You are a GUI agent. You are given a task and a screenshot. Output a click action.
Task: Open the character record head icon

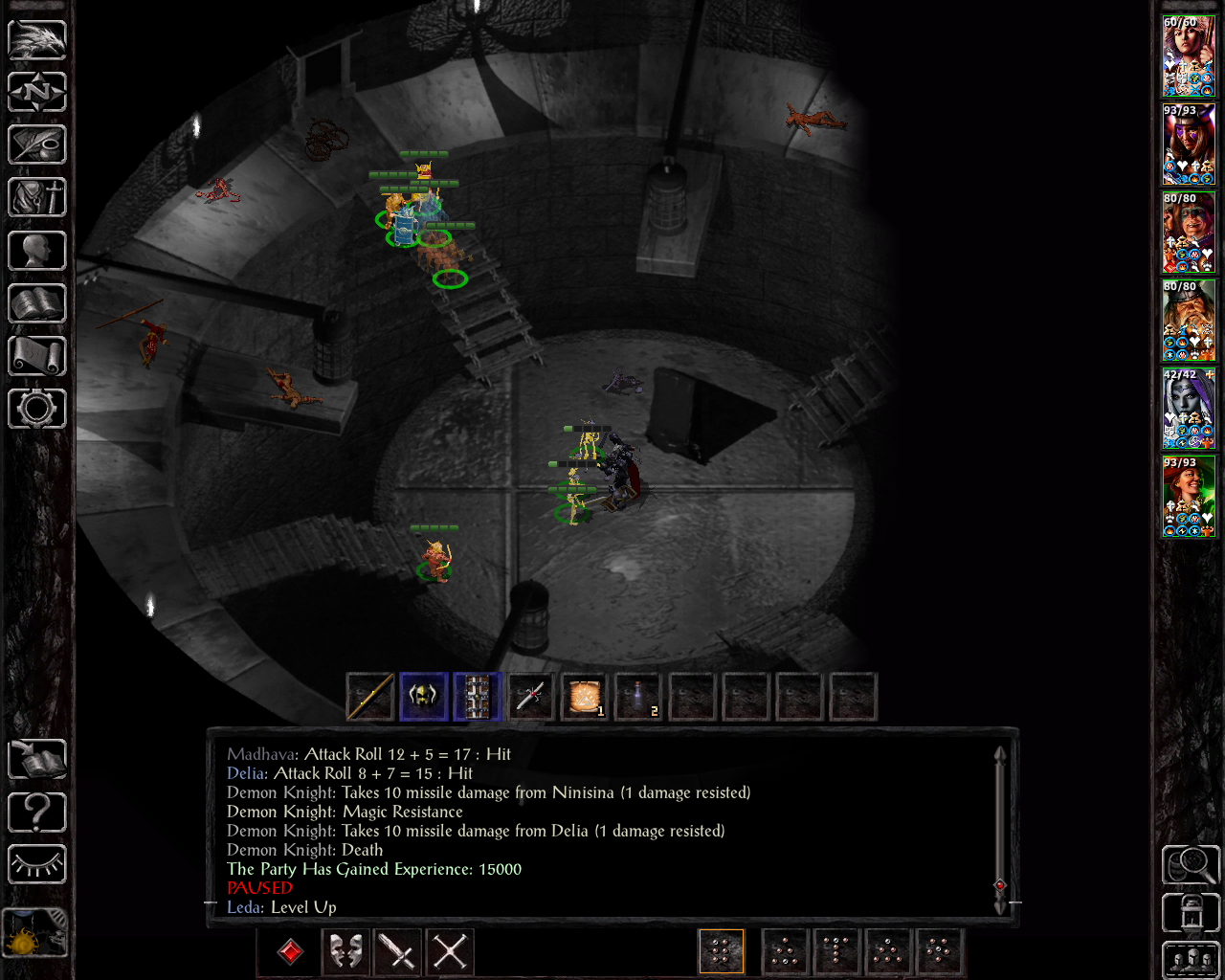(37, 251)
